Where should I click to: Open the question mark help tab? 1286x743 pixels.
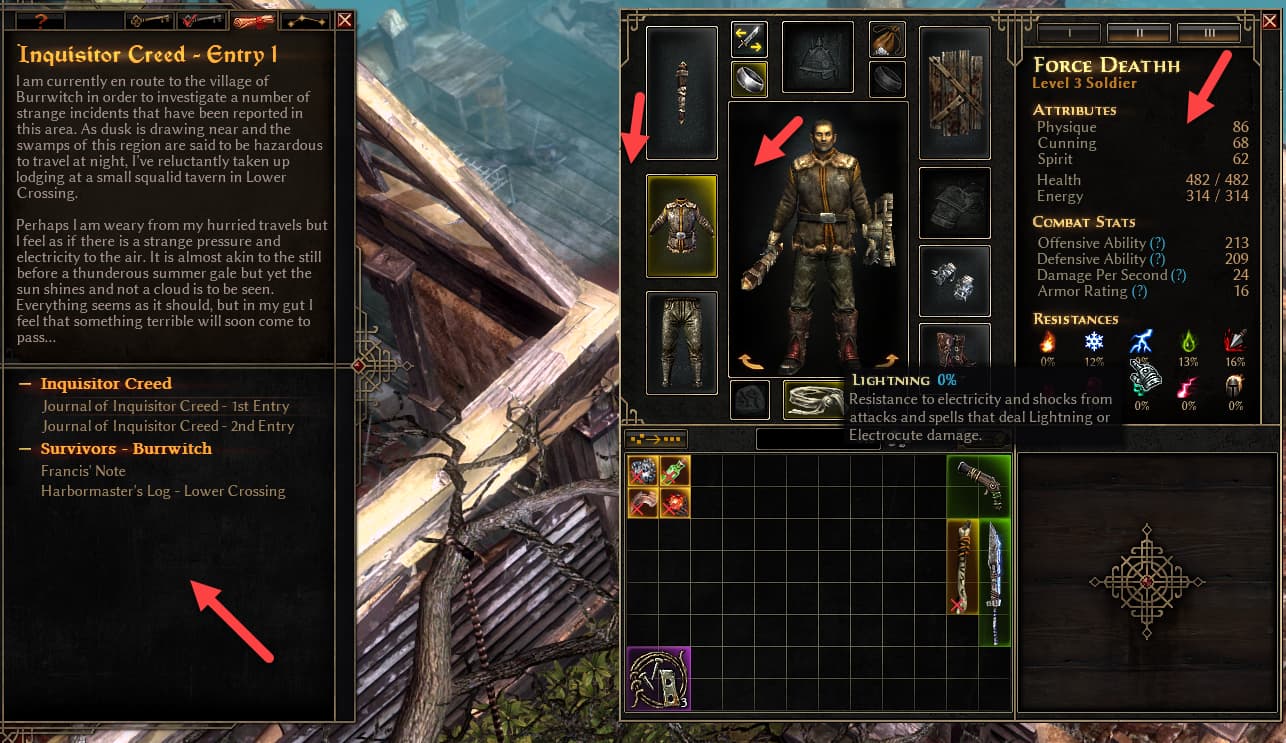pyautogui.click(x=42, y=20)
